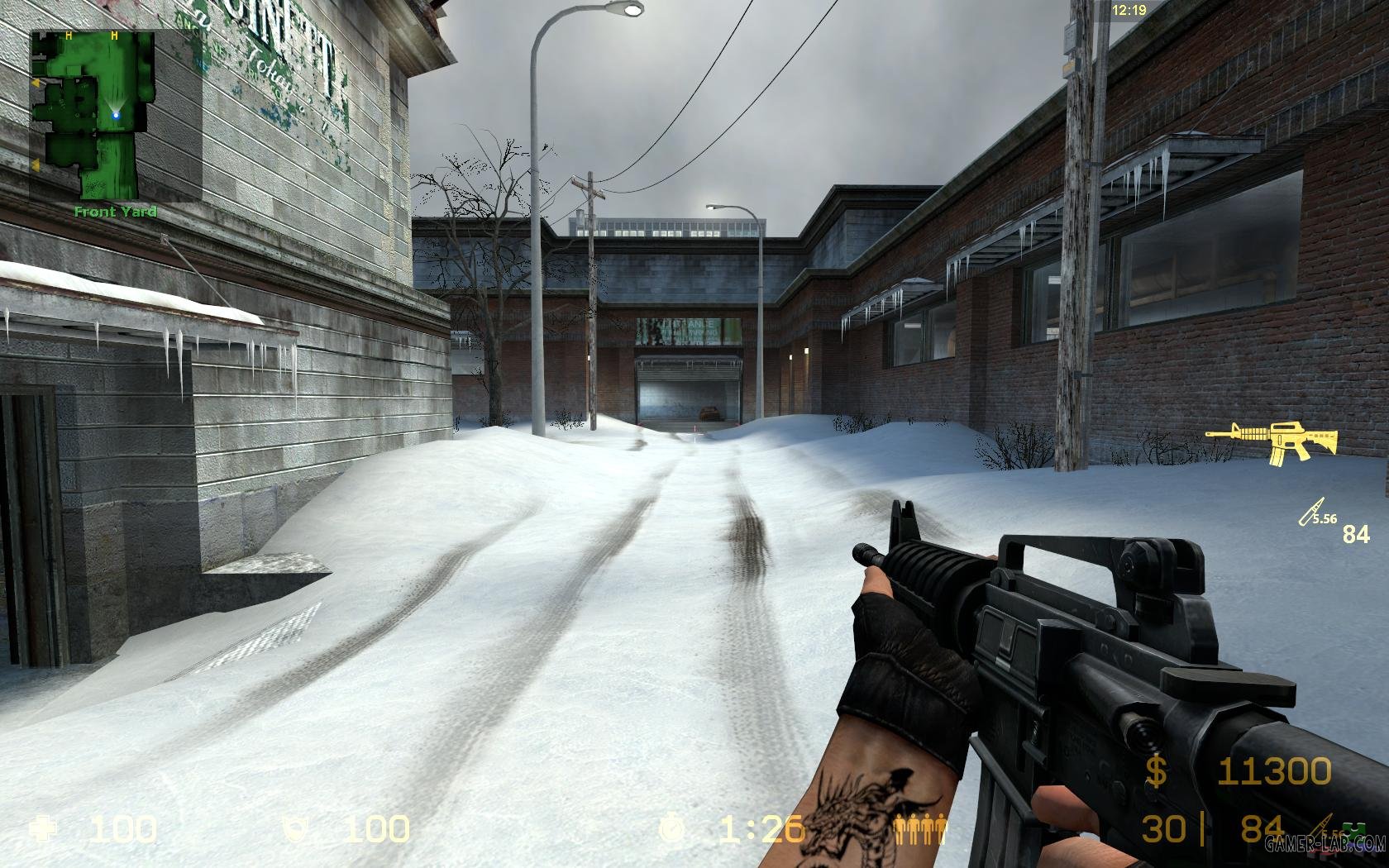Select the yellow M4A1 rifle weapon icon
The height and width of the screenshot is (868, 1389).
[x=1271, y=440]
